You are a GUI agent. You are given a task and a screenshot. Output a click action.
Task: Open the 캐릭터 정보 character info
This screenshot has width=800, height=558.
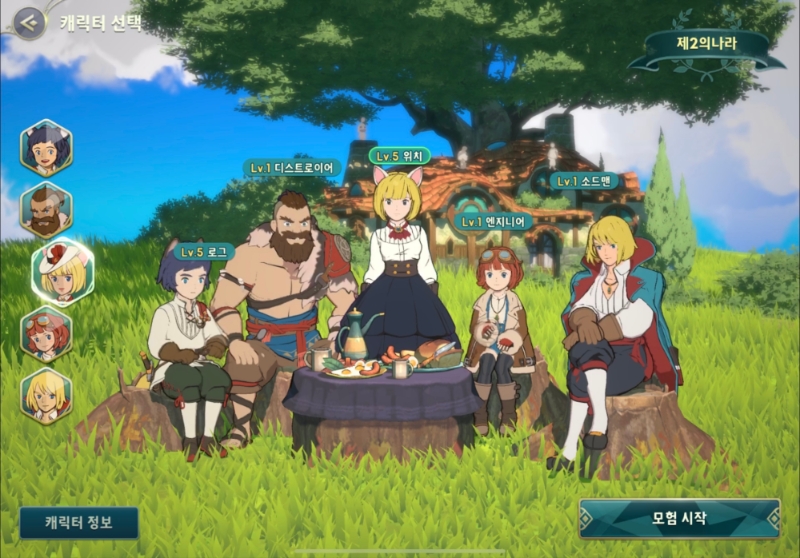79,522
